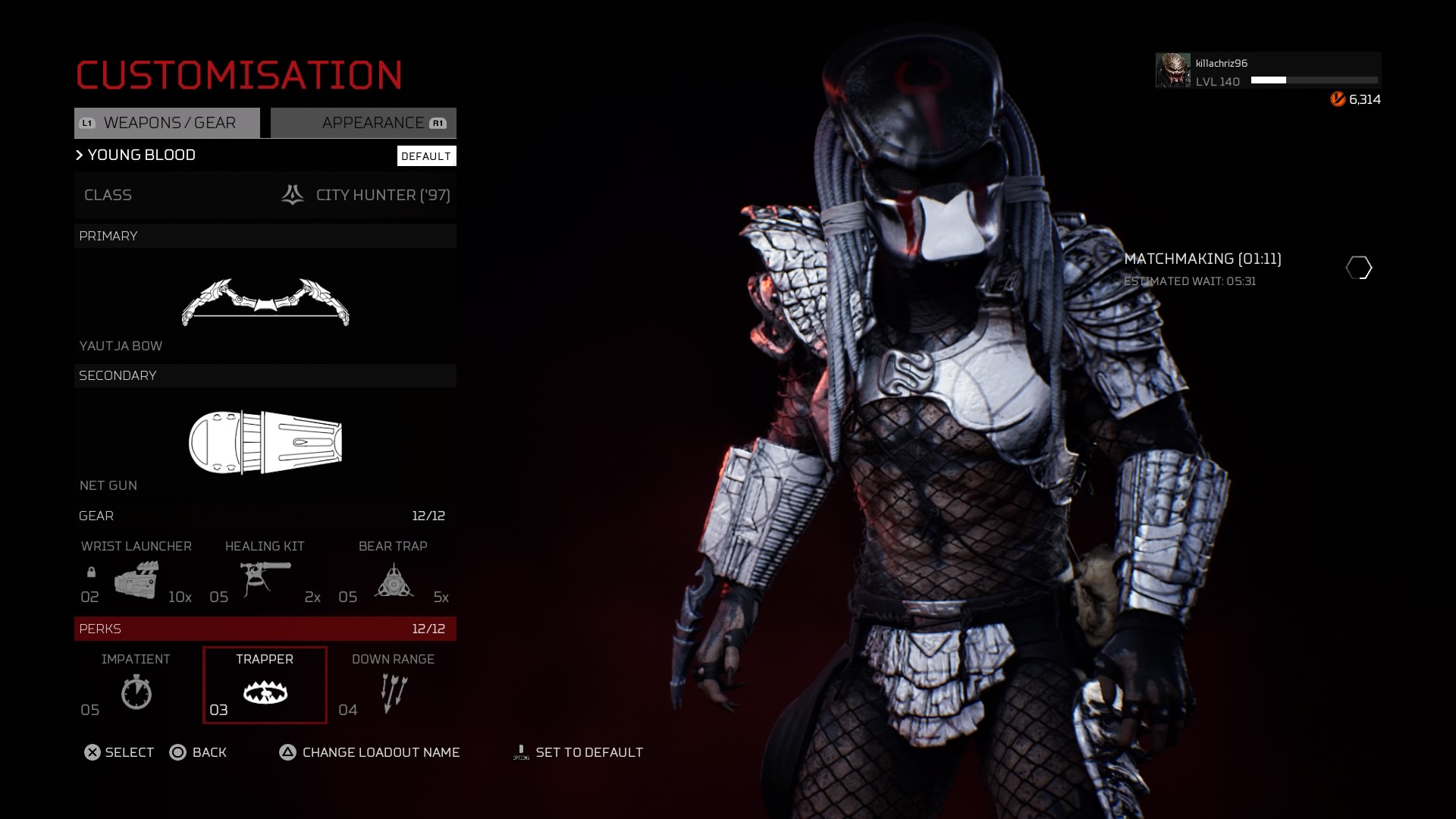Switch to the Weapons / Gear tab
Screen dimensions: 1456x819
(167, 123)
